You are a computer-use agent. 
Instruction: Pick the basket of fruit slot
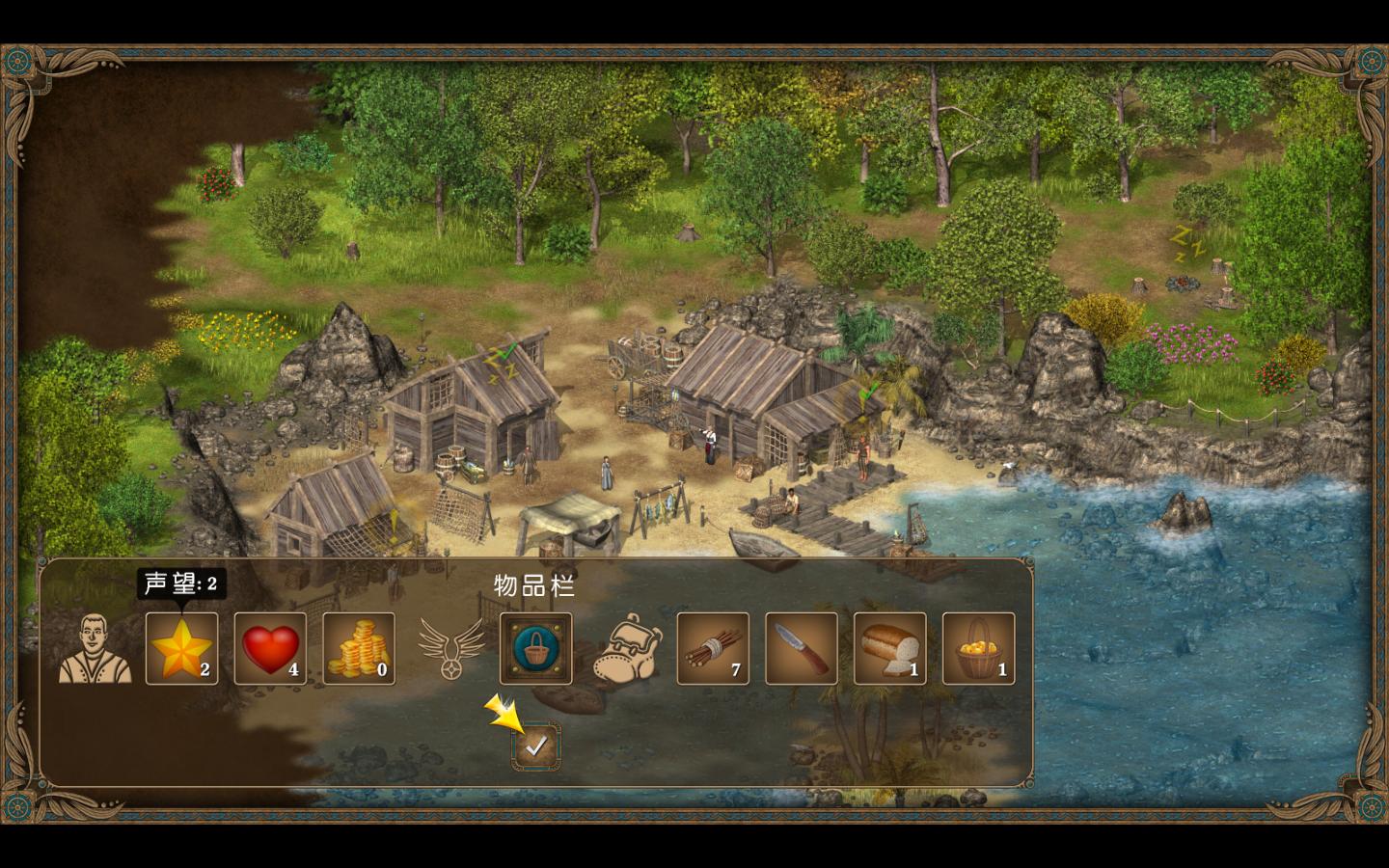[978, 649]
